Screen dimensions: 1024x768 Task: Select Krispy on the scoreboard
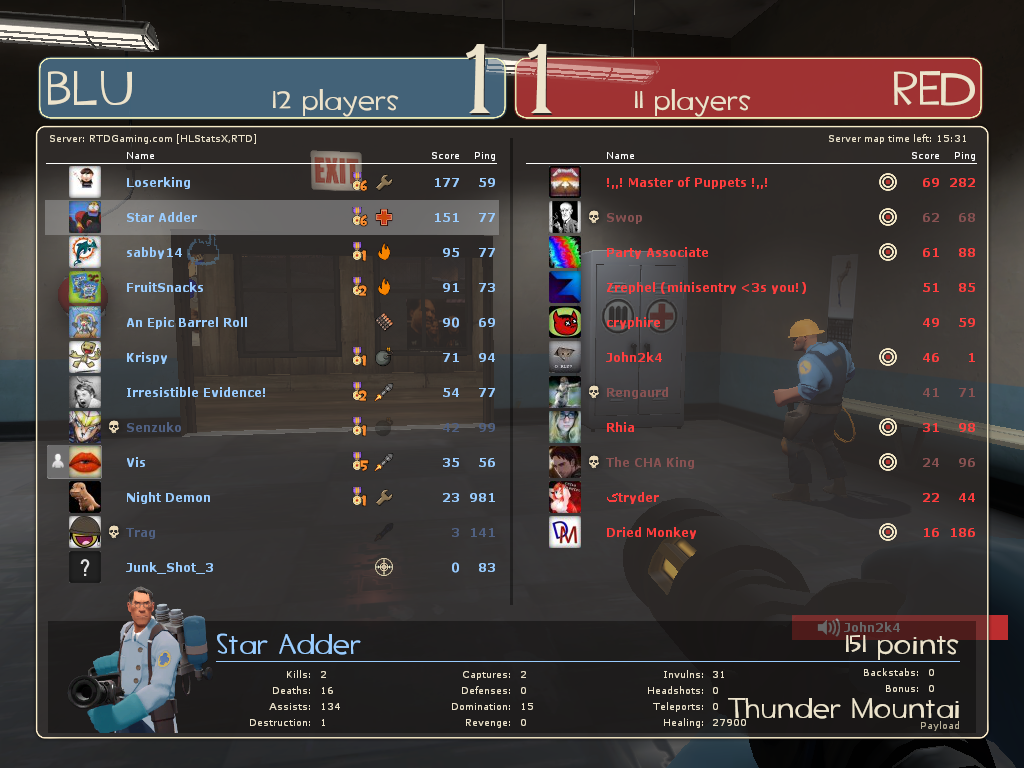(x=147, y=358)
